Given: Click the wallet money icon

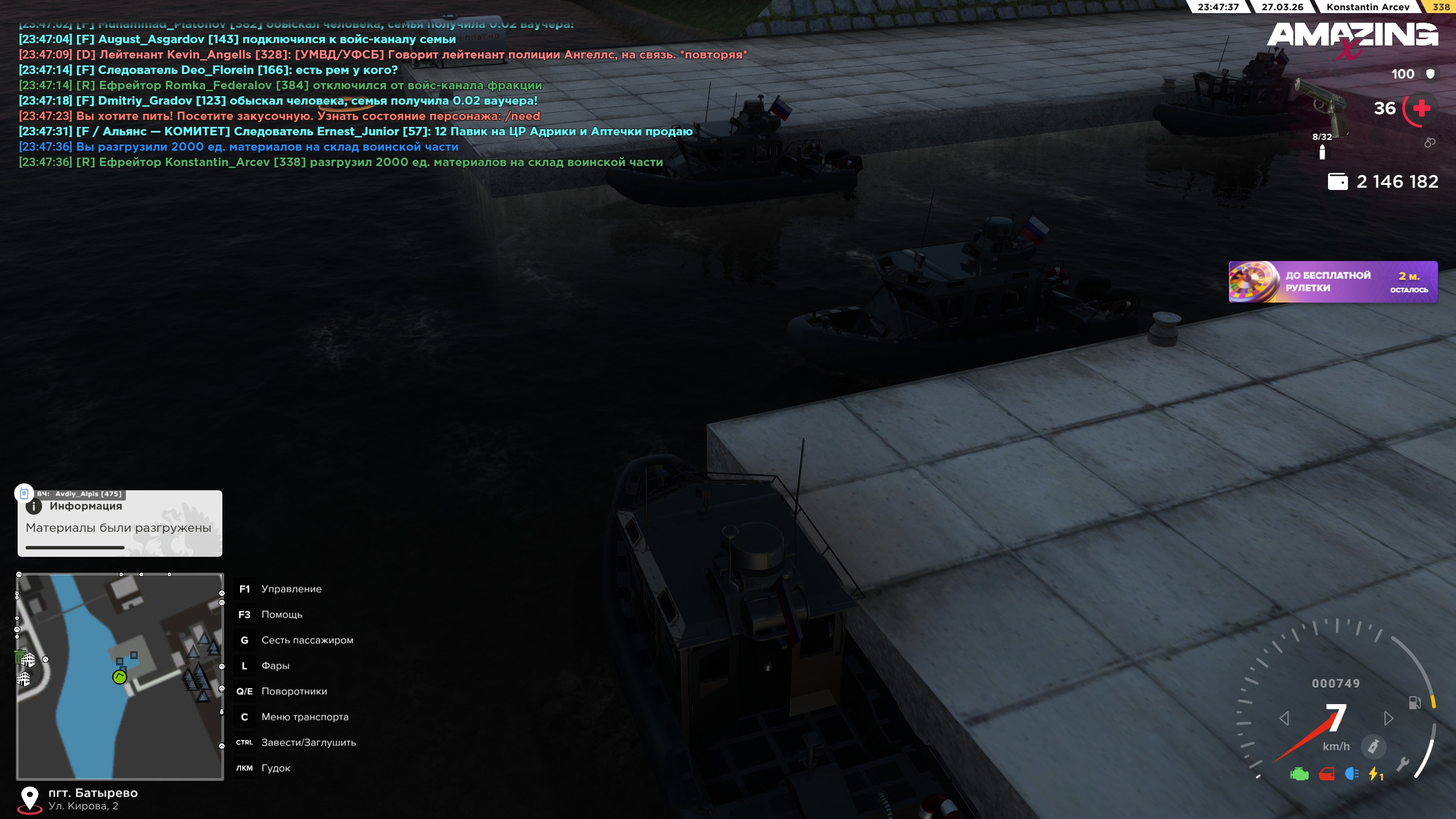Looking at the screenshot, I should pos(1337,181).
